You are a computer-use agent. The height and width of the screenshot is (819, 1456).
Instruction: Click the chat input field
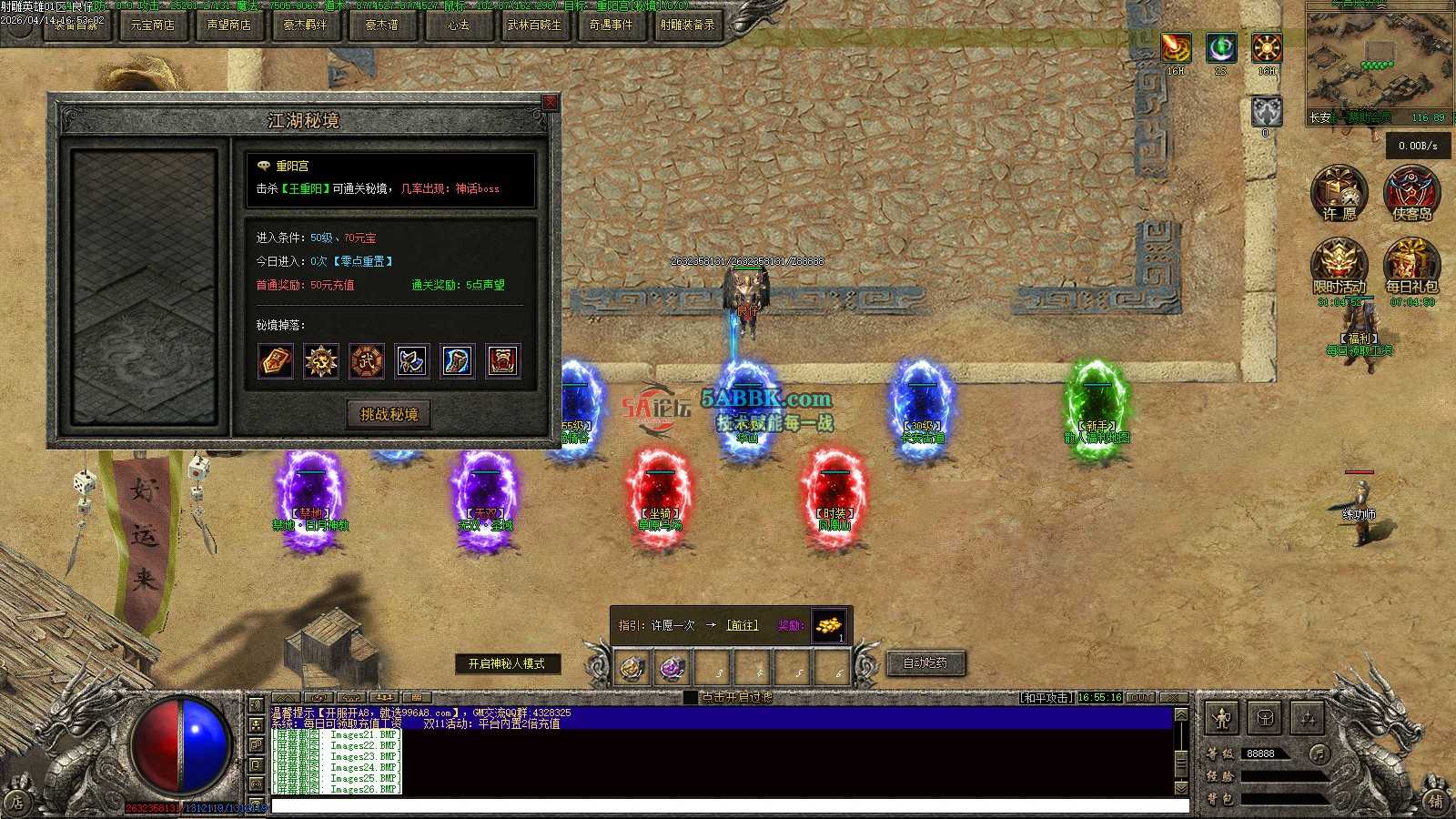[728, 805]
